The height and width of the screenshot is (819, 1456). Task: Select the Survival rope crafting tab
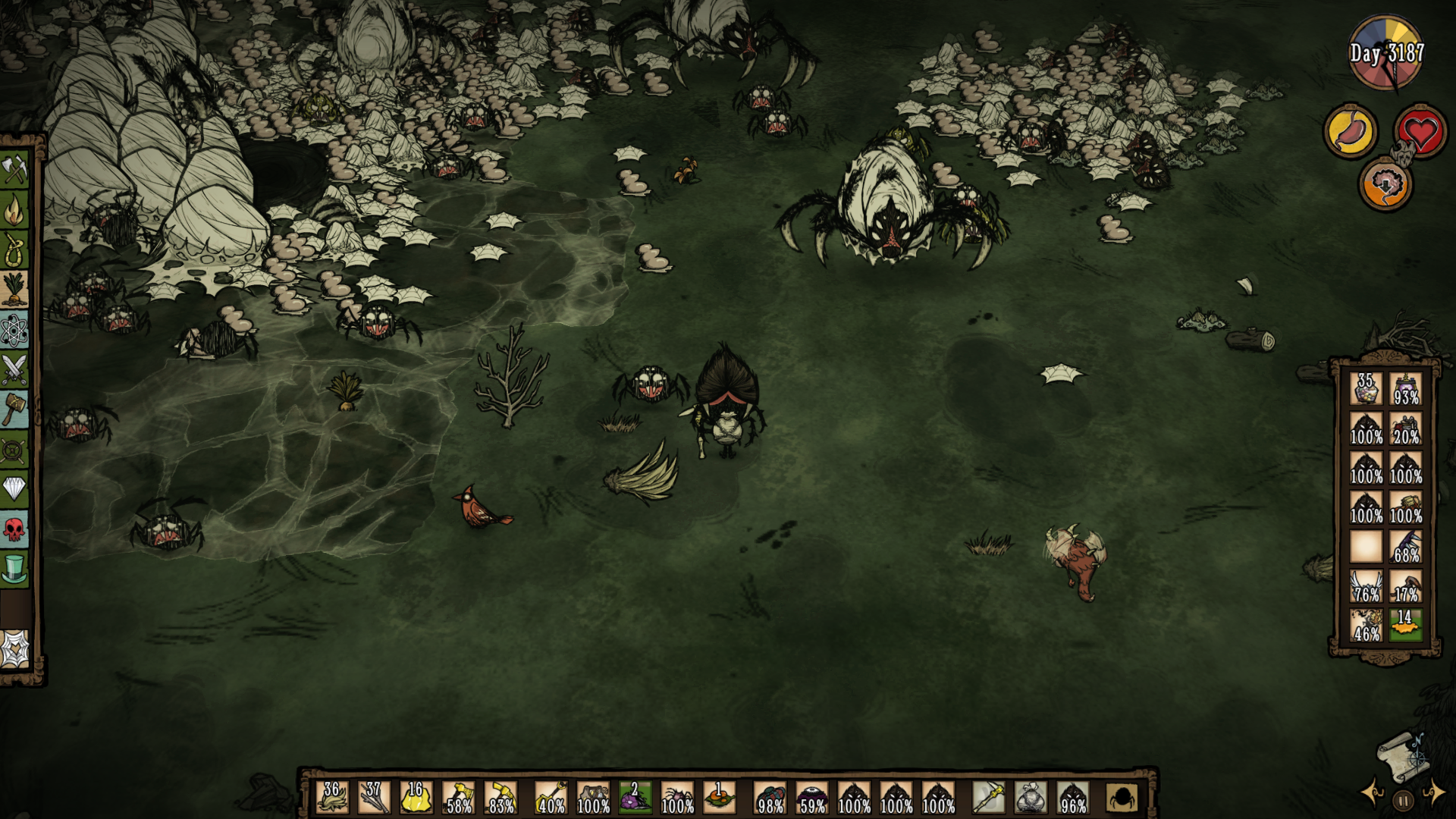point(14,250)
